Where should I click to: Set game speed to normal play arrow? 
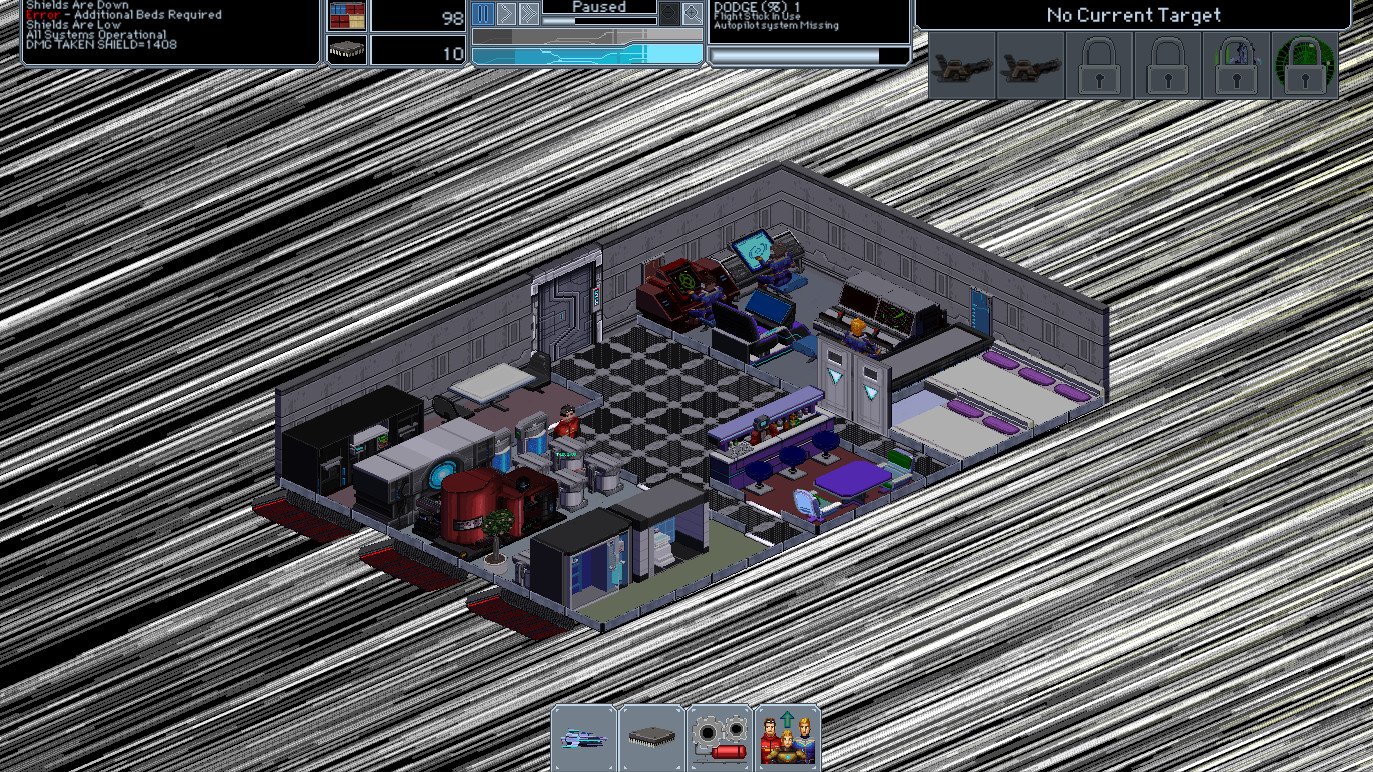click(x=506, y=14)
